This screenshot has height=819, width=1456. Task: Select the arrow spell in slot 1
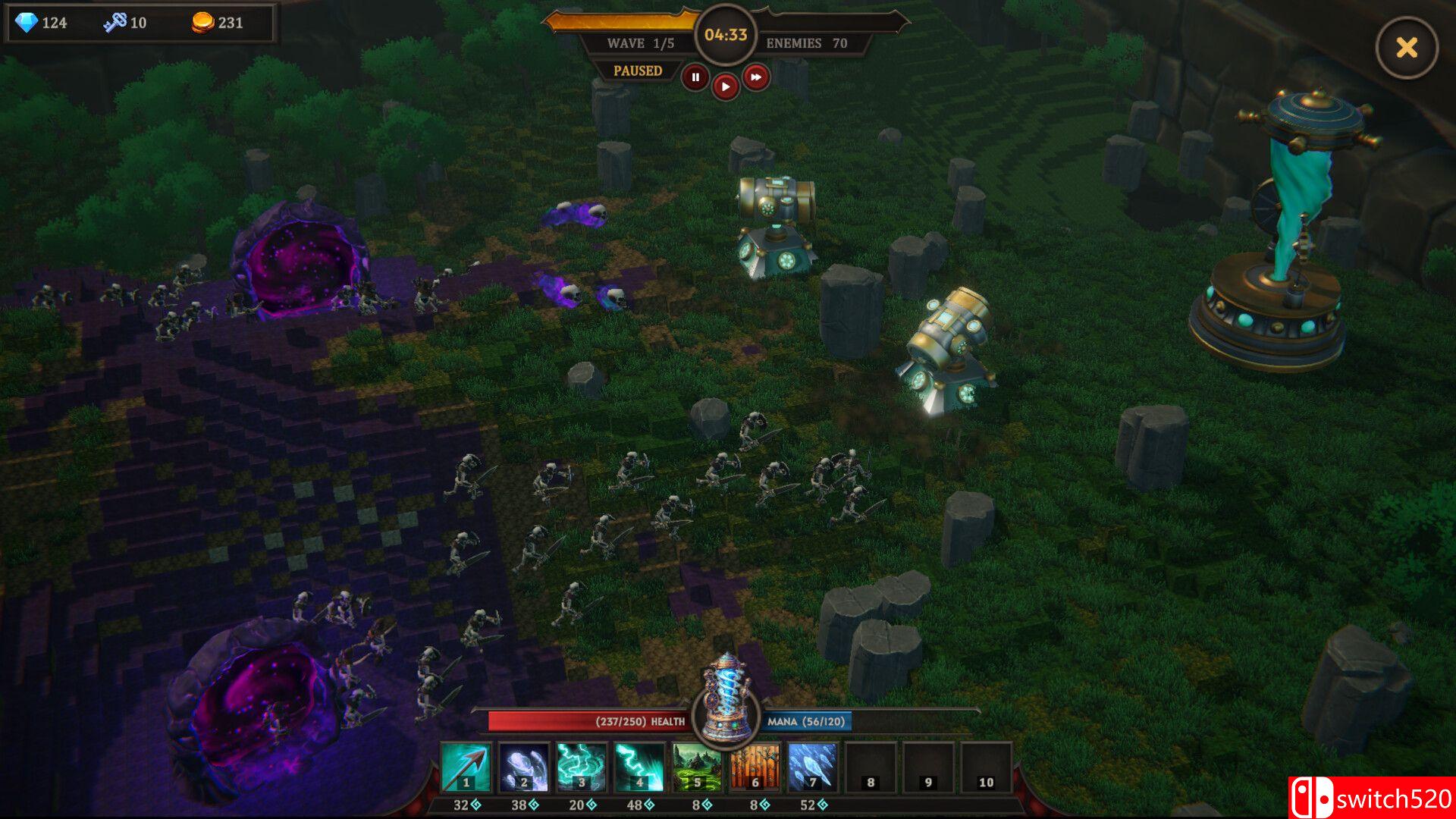tap(466, 767)
